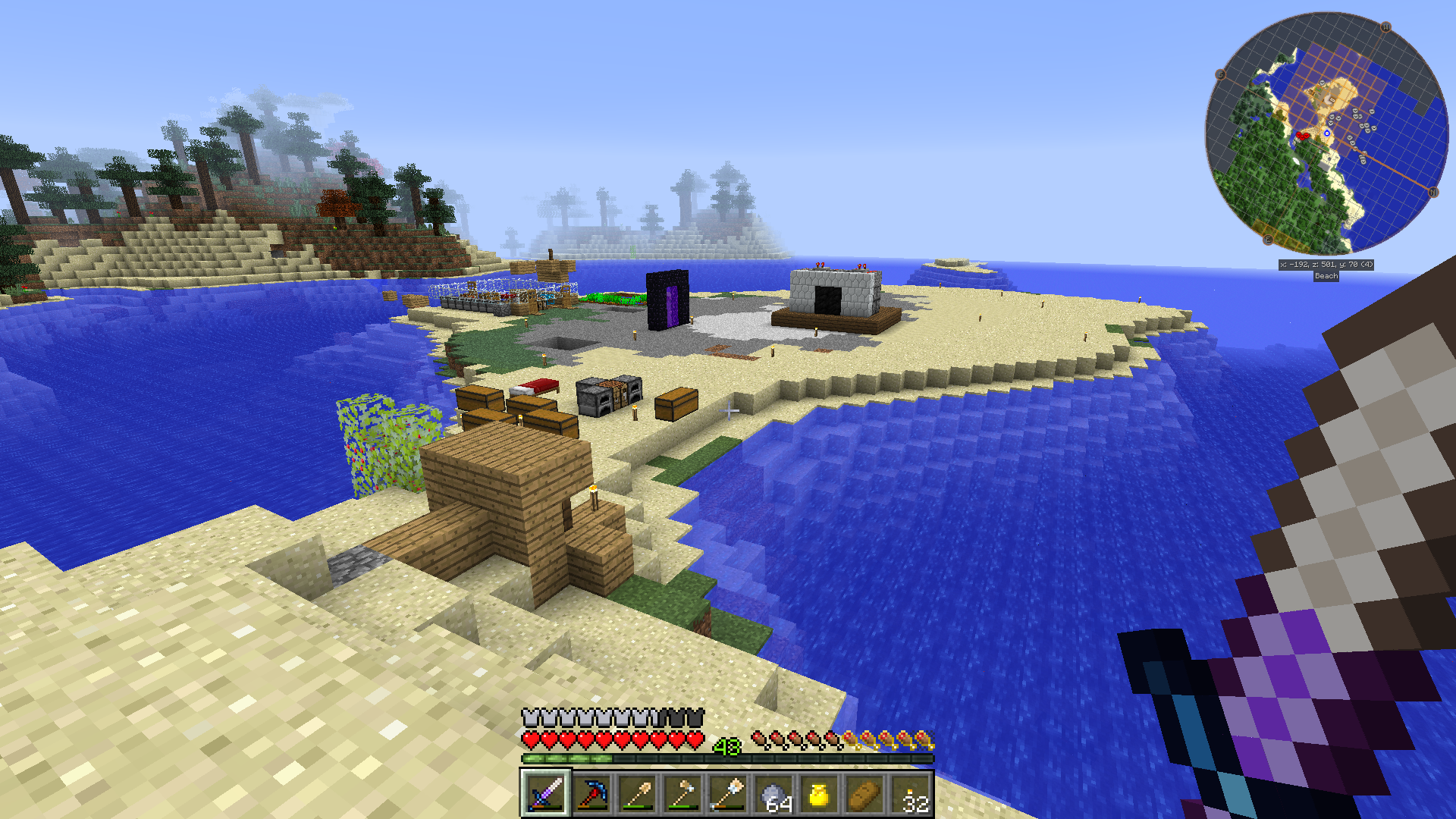
Task: Select the purple sword hotbar slot
Action: (545, 794)
